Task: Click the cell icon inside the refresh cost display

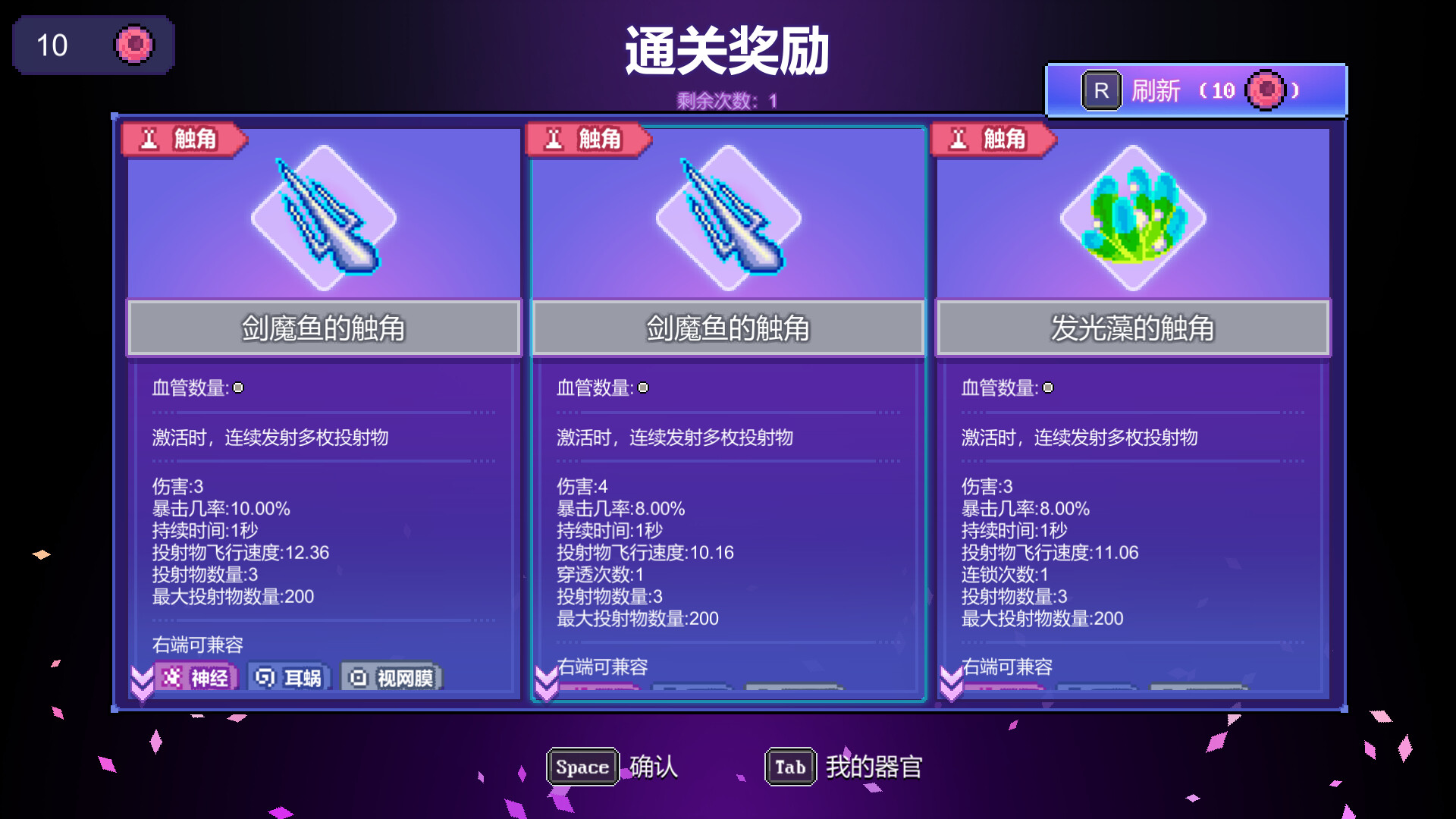Action: [x=1265, y=90]
